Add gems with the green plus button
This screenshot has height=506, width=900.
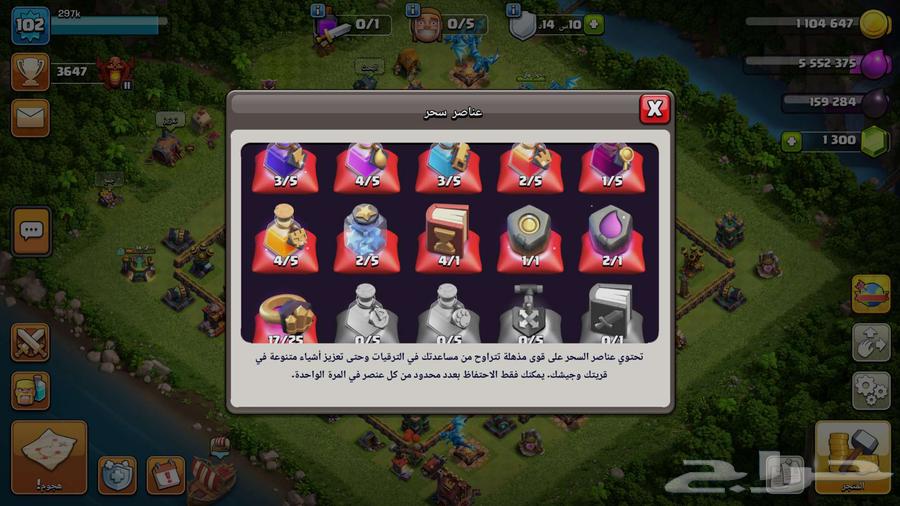point(792,141)
